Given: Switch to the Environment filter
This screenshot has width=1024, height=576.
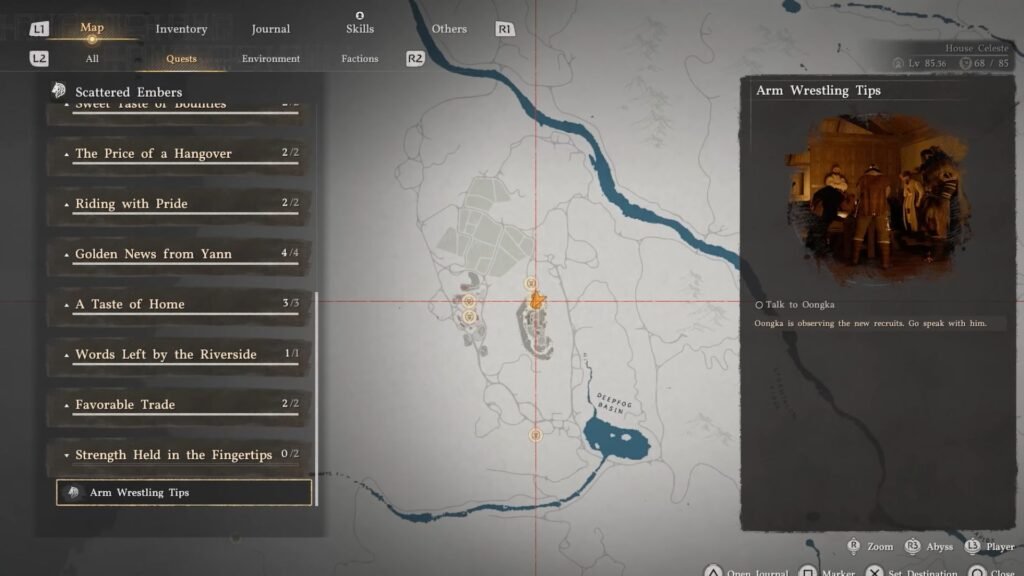Looking at the screenshot, I should (x=271, y=59).
